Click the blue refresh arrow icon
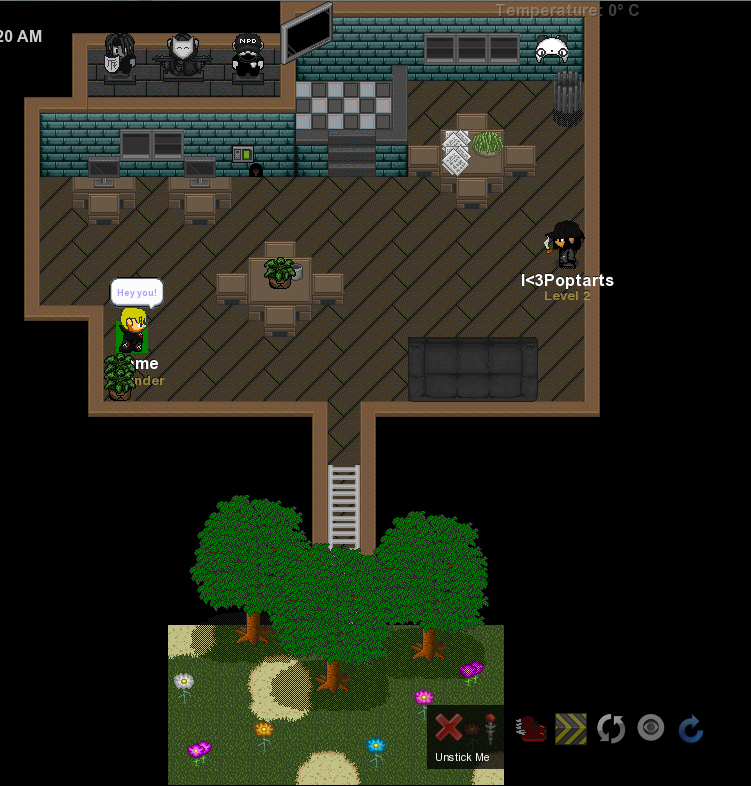 [691, 729]
